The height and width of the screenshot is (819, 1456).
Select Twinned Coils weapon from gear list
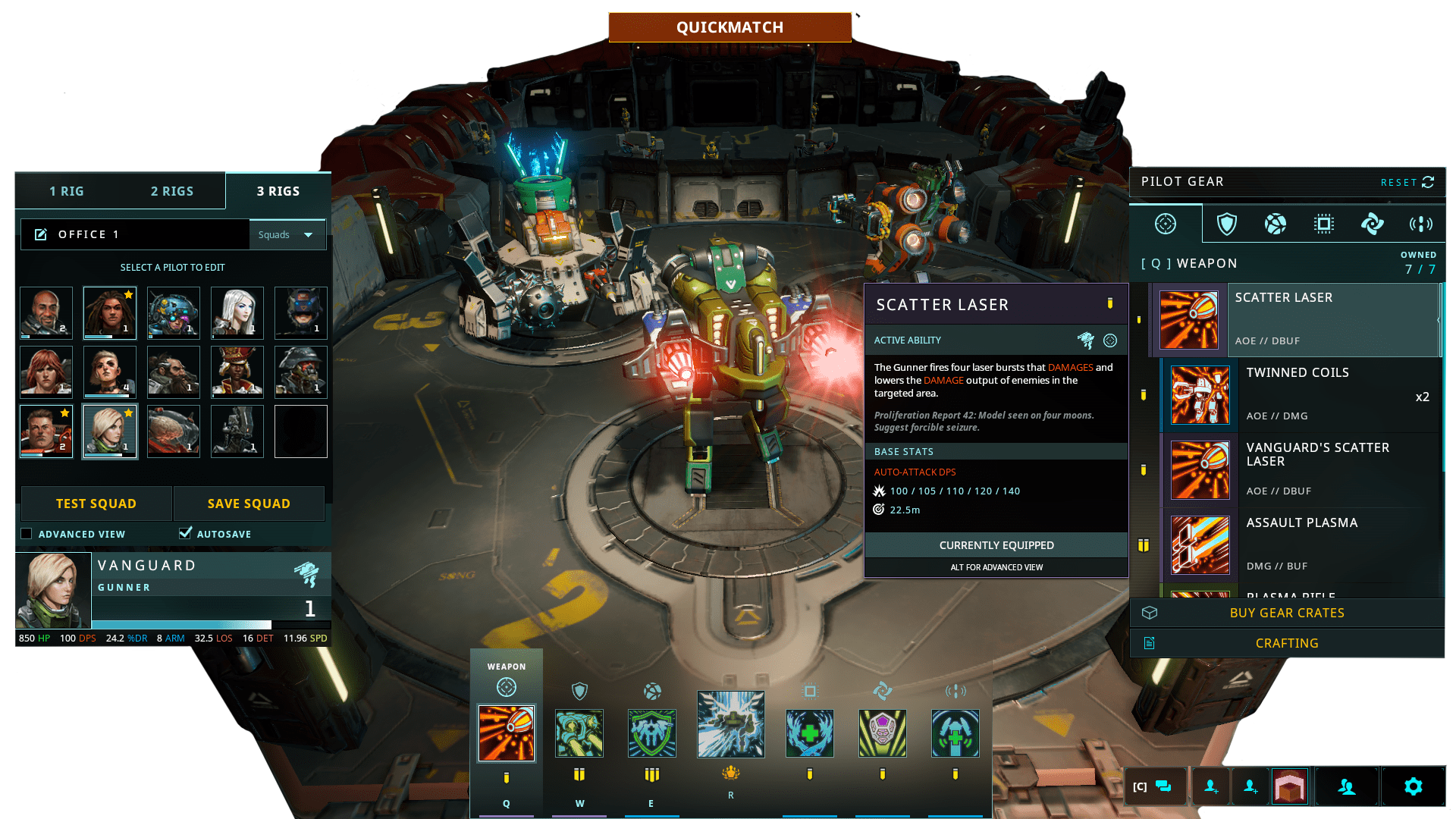tap(1300, 394)
